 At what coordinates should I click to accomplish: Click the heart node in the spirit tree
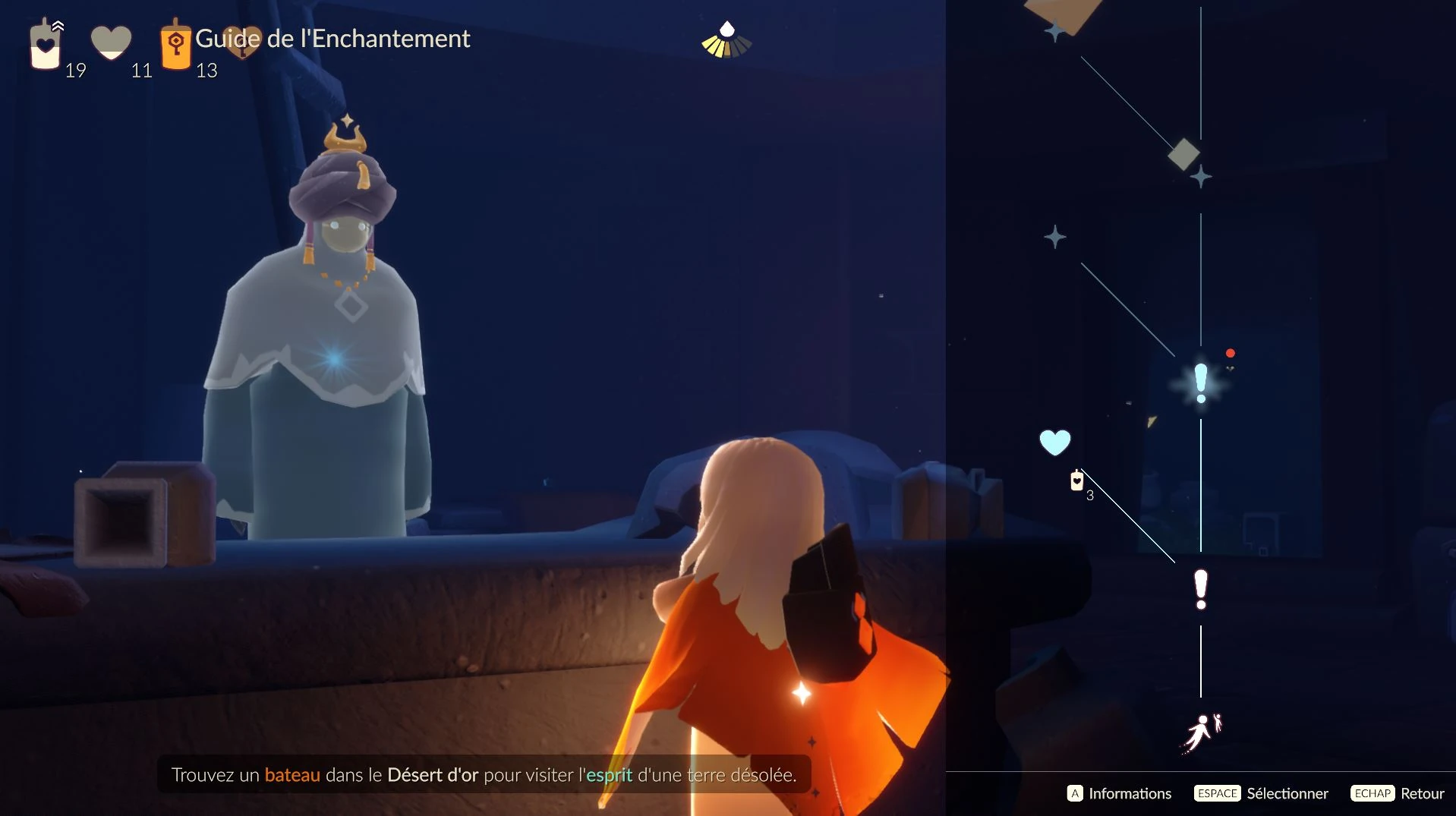point(1055,441)
